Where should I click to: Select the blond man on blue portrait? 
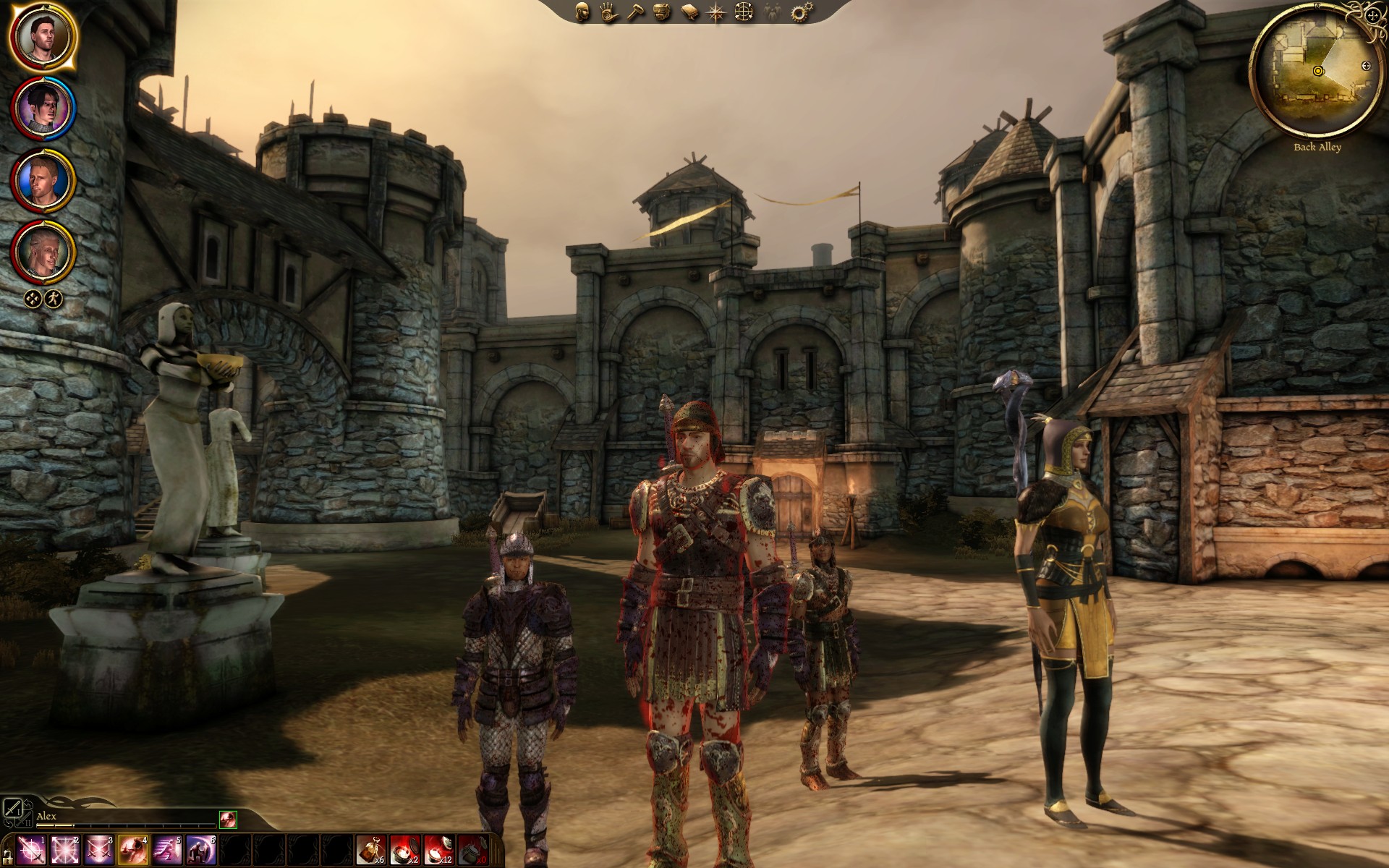point(43,179)
